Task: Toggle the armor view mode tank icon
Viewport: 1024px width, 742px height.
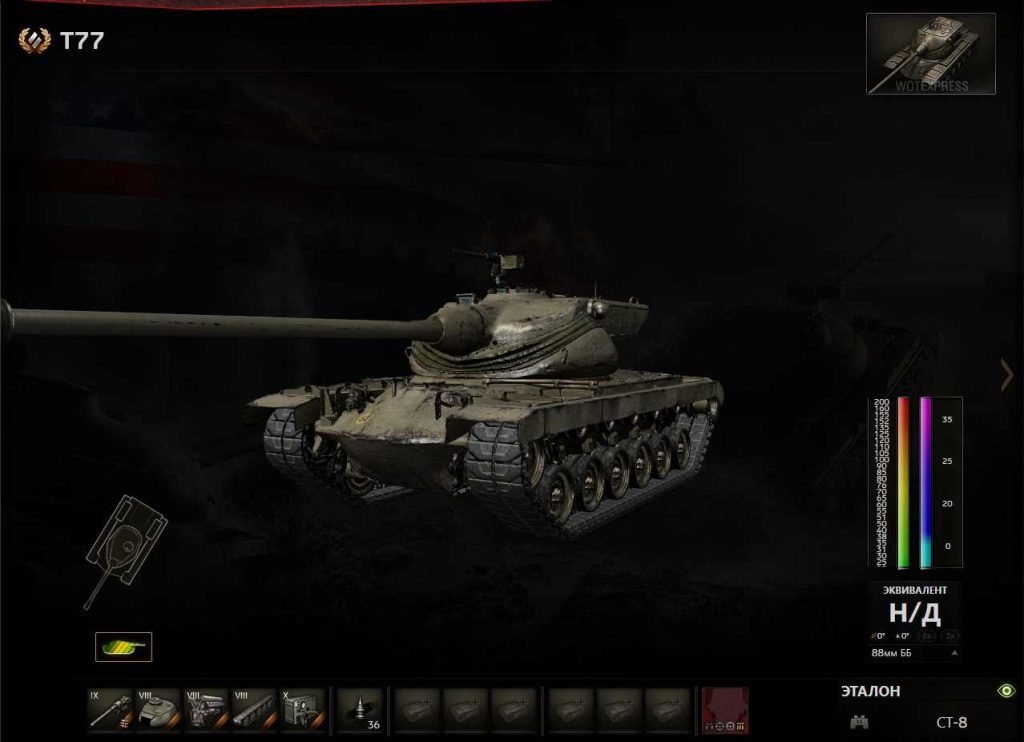Action: pyautogui.click(x=124, y=647)
